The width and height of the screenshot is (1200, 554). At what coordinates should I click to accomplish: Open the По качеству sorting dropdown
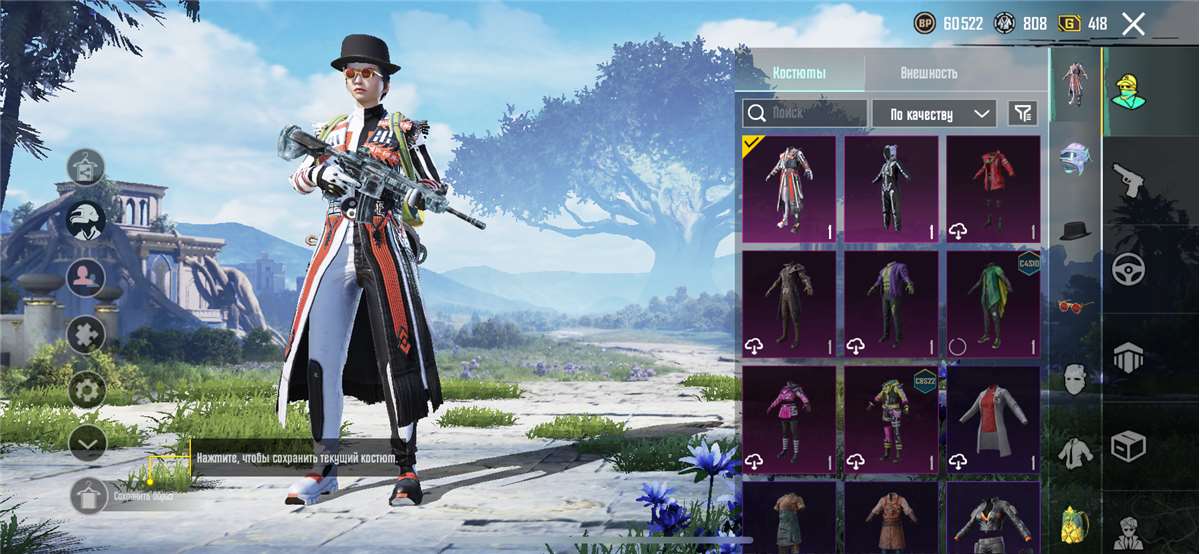[933, 114]
